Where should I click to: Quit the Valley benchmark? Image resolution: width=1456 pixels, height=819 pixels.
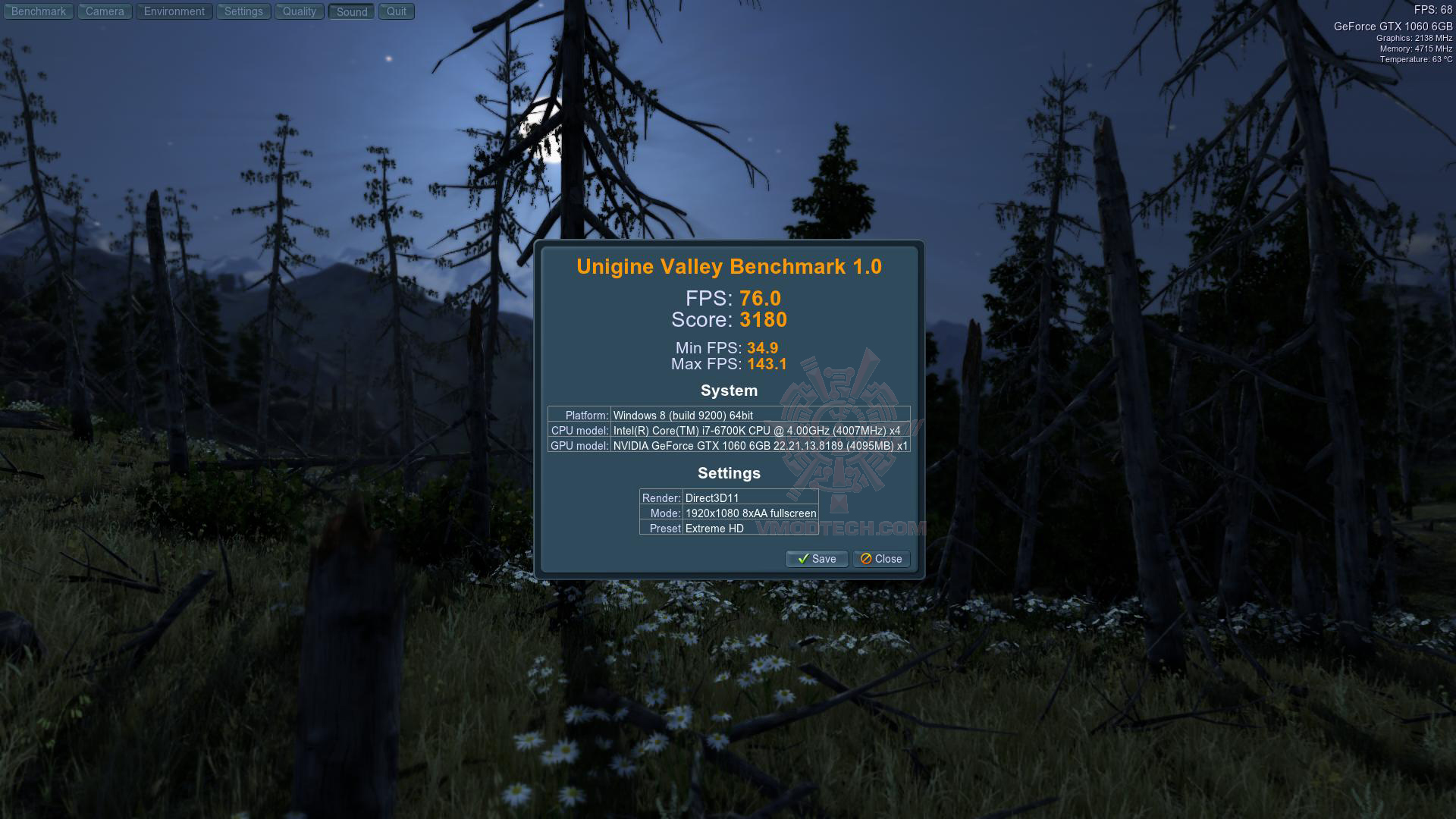[x=397, y=11]
